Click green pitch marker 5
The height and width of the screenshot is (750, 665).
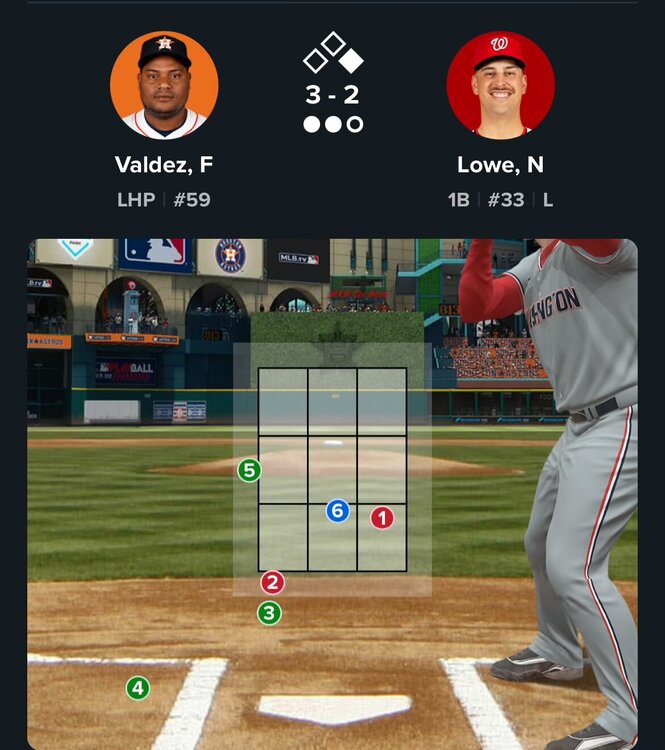(249, 470)
